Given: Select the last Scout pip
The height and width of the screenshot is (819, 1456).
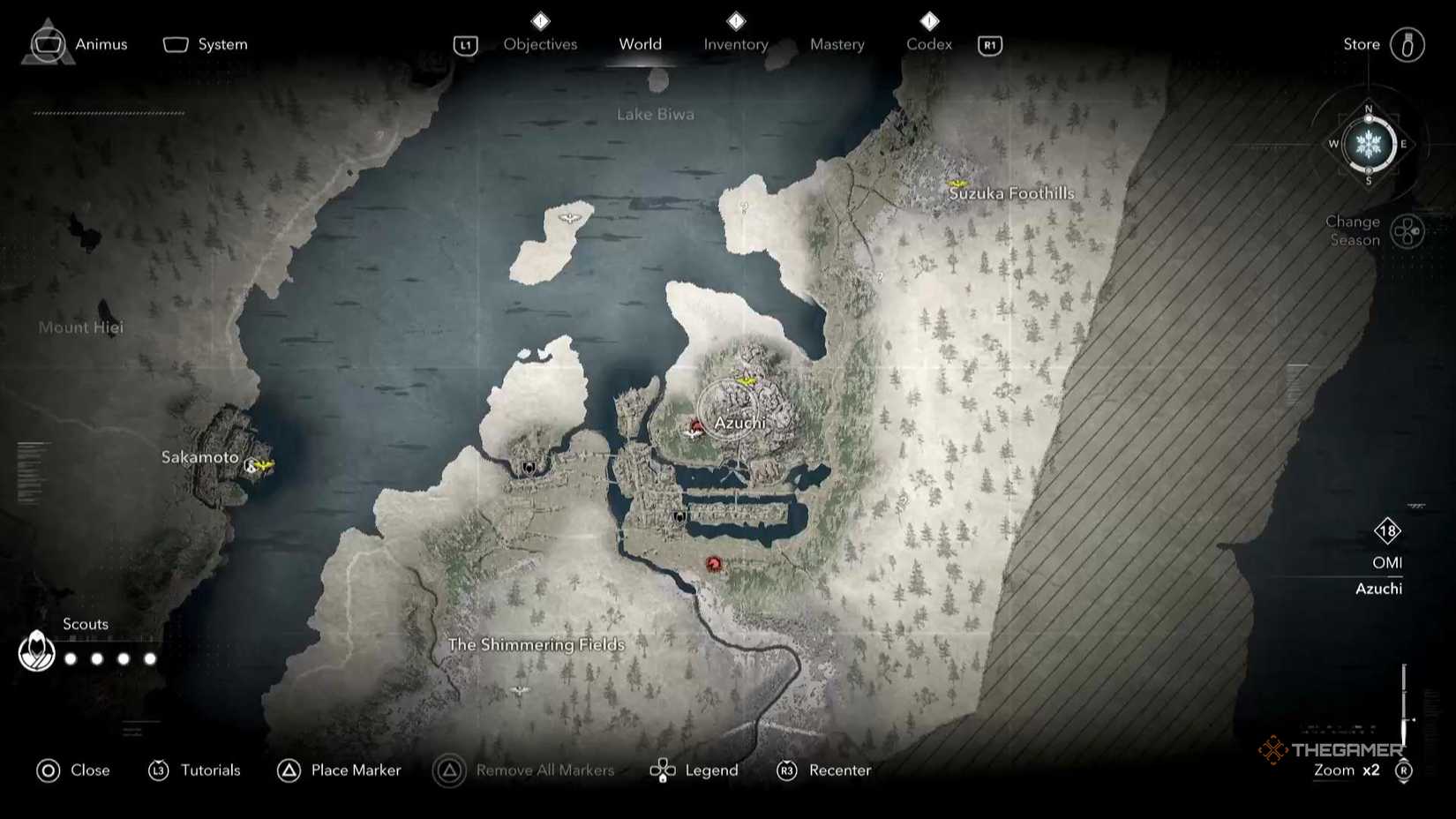Looking at the screenshot, I should coord(150,657).
